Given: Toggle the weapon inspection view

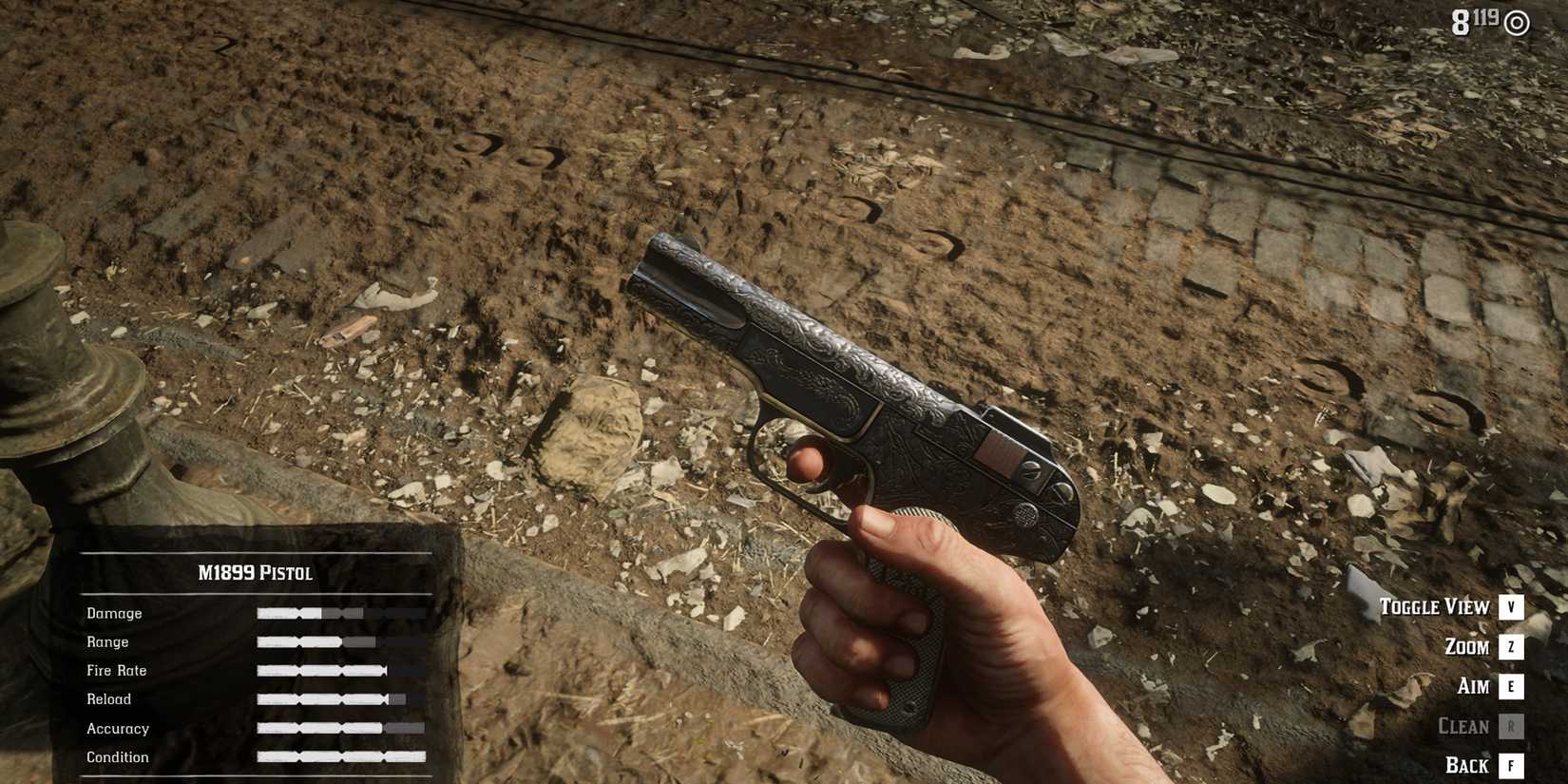Looking at the screenshot, I should coord(1437,607).
